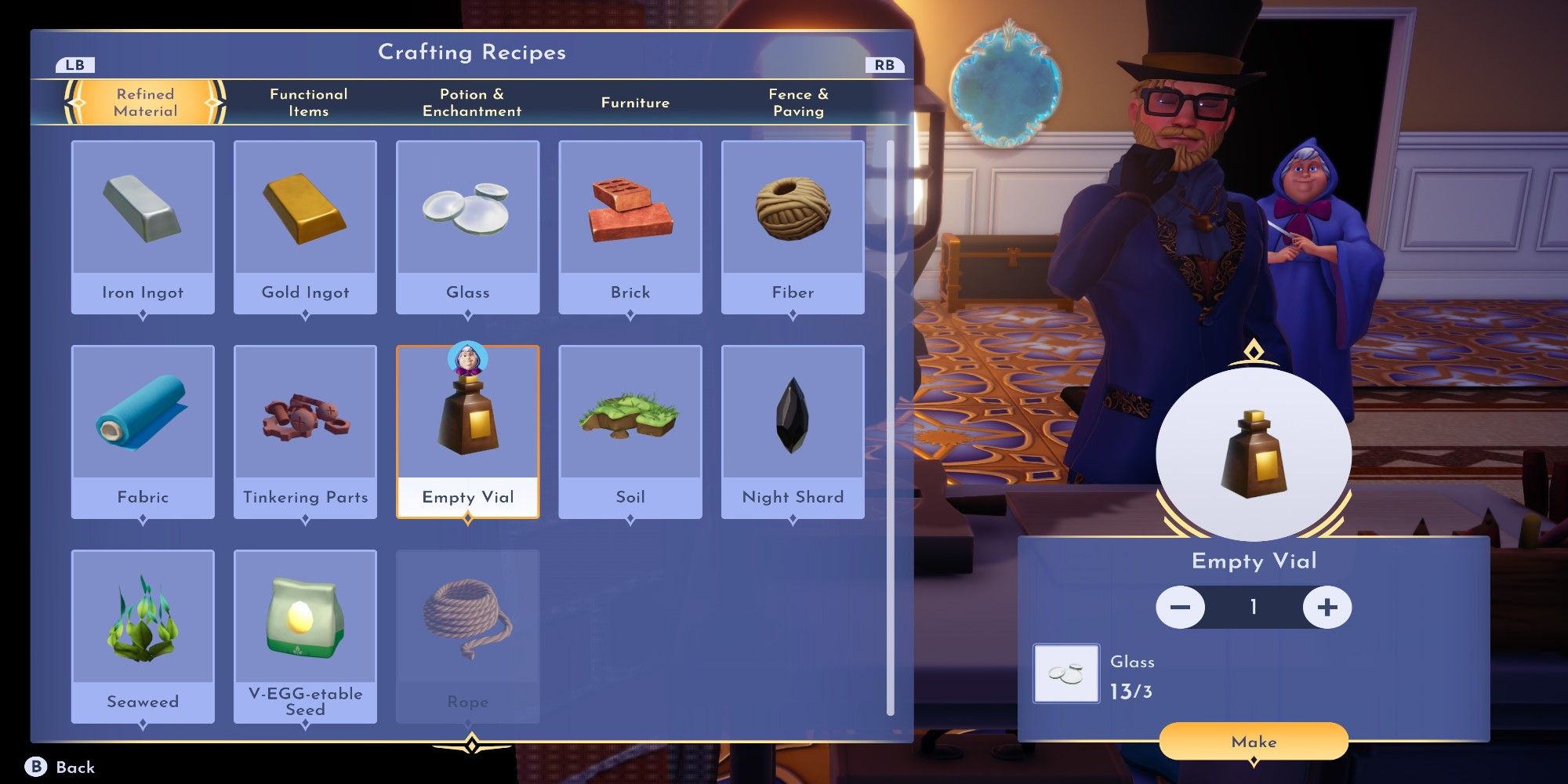Open the Tinkering Parts recipe
1568x784 pixels.
coord(305,431)
